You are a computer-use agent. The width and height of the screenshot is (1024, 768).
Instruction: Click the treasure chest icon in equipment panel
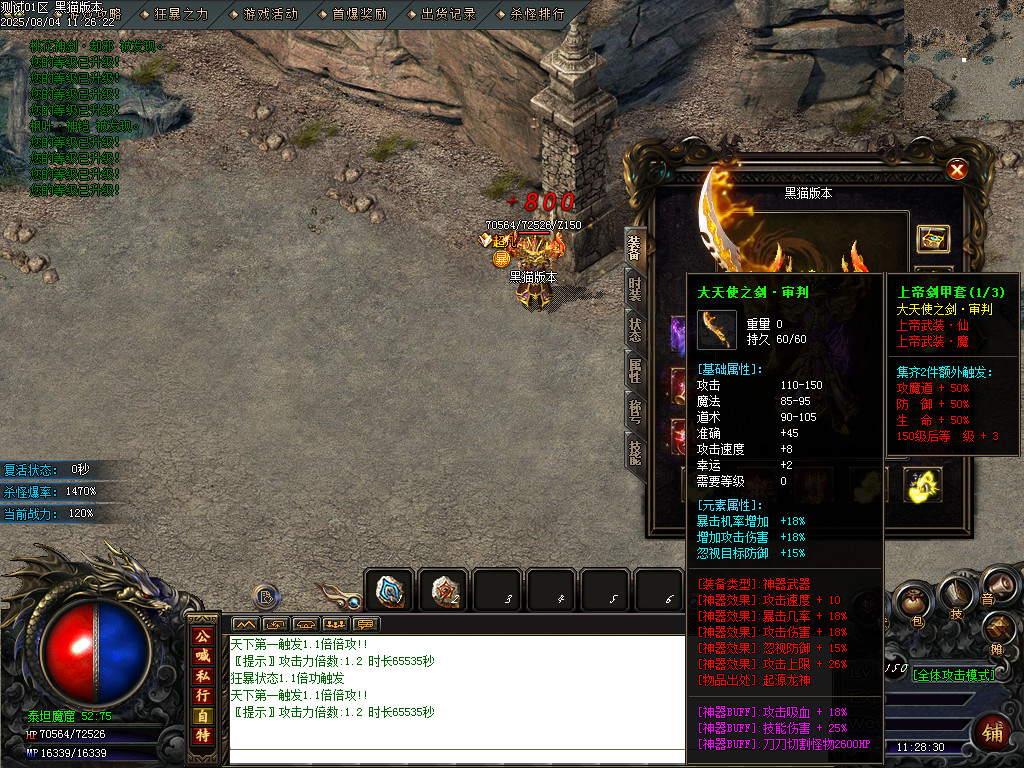(933, 240)
